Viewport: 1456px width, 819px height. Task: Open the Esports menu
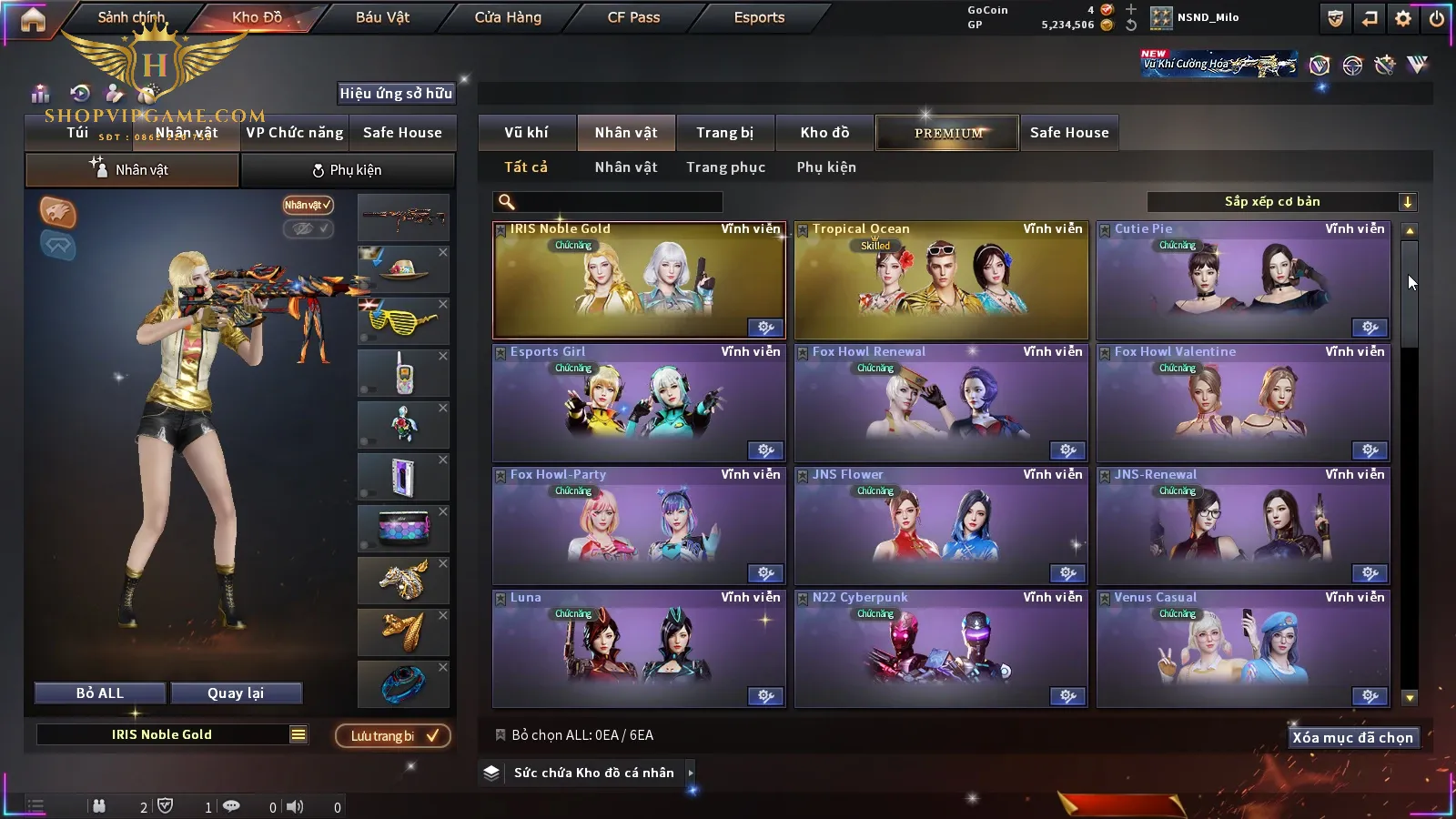coord(759,17)
